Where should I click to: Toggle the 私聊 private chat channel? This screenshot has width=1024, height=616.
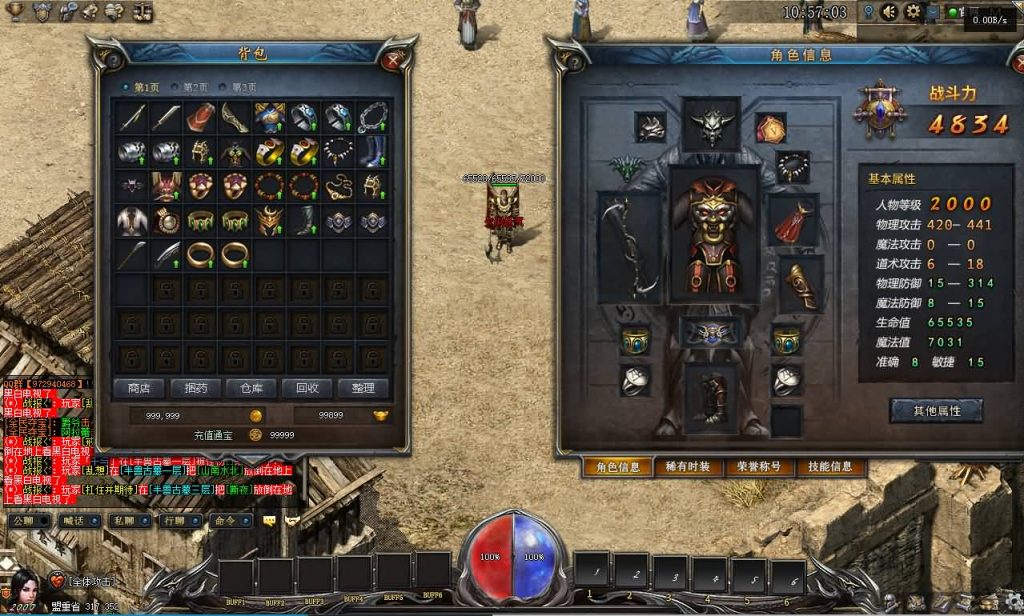128,521
